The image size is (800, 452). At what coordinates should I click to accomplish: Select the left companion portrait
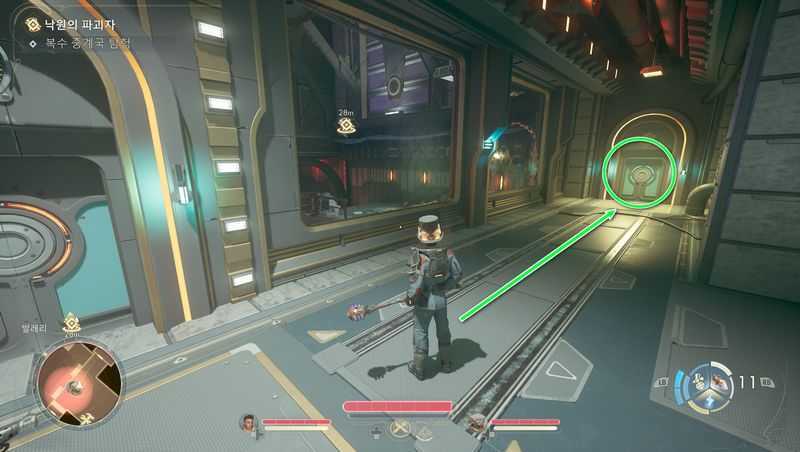coord(247,423)
